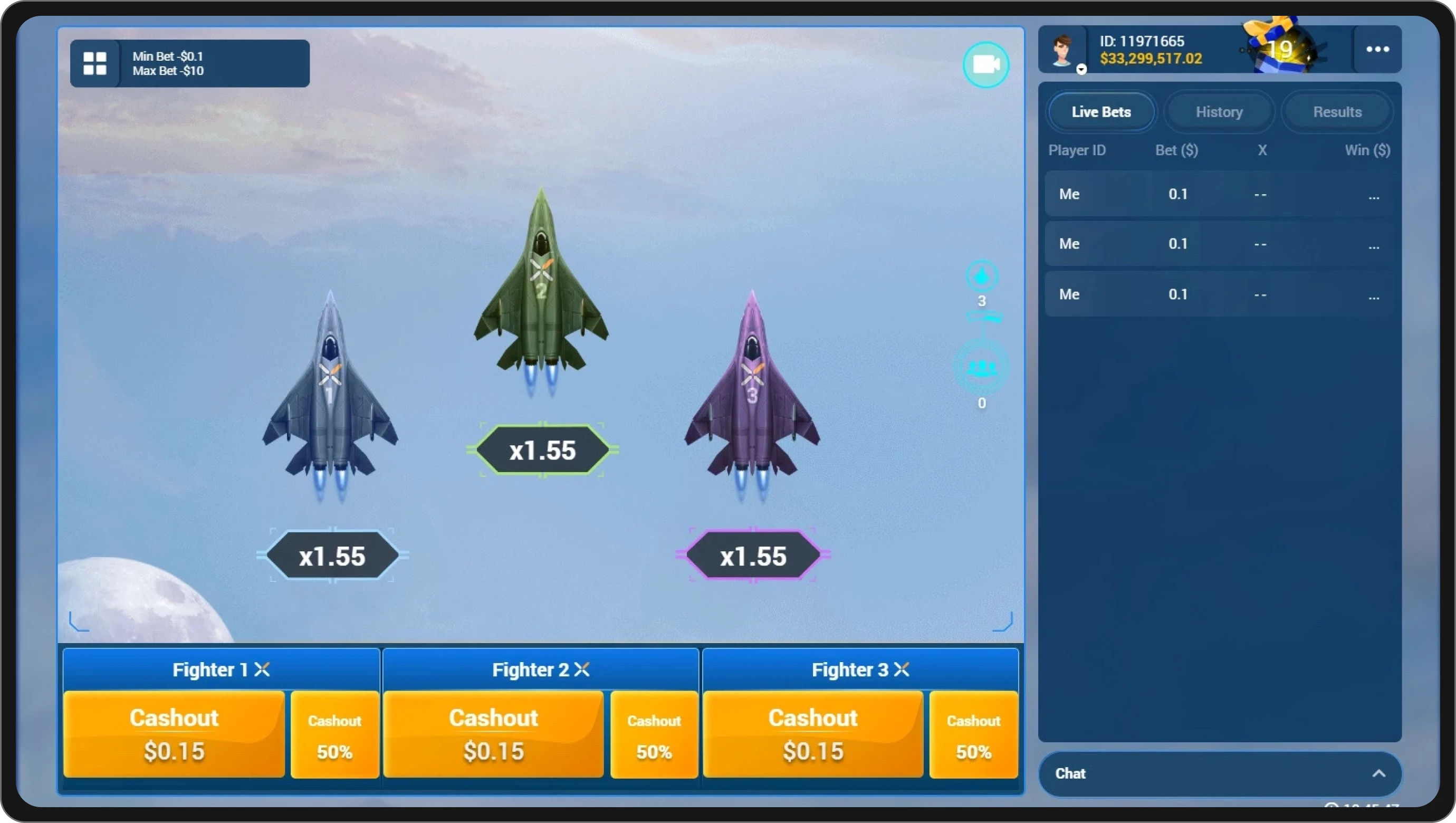Viewport: 1456px width, 823px height.
Task: Click the fuel drop icon above the 3
Action: pyautogui.click(x=982, y=276)
